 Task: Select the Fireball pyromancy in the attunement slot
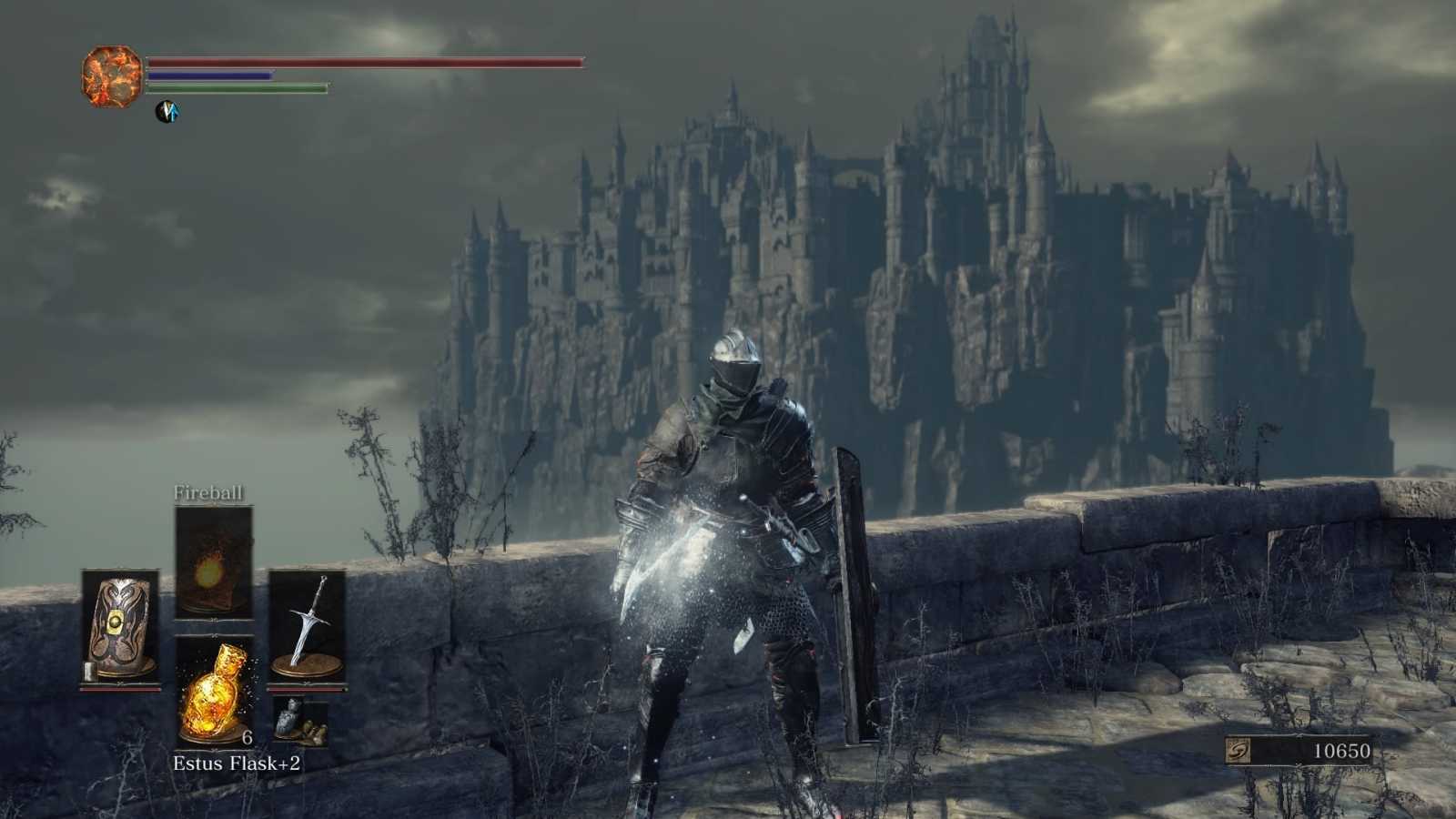point(213,564)
